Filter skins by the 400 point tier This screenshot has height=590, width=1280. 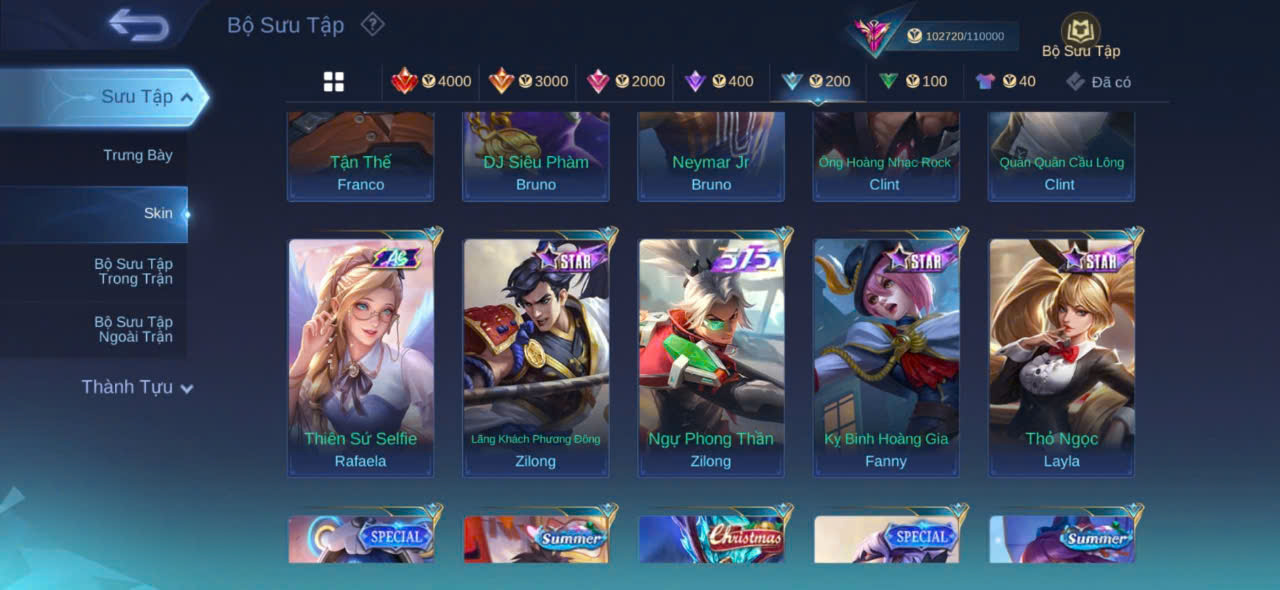(x=719, y=82)
